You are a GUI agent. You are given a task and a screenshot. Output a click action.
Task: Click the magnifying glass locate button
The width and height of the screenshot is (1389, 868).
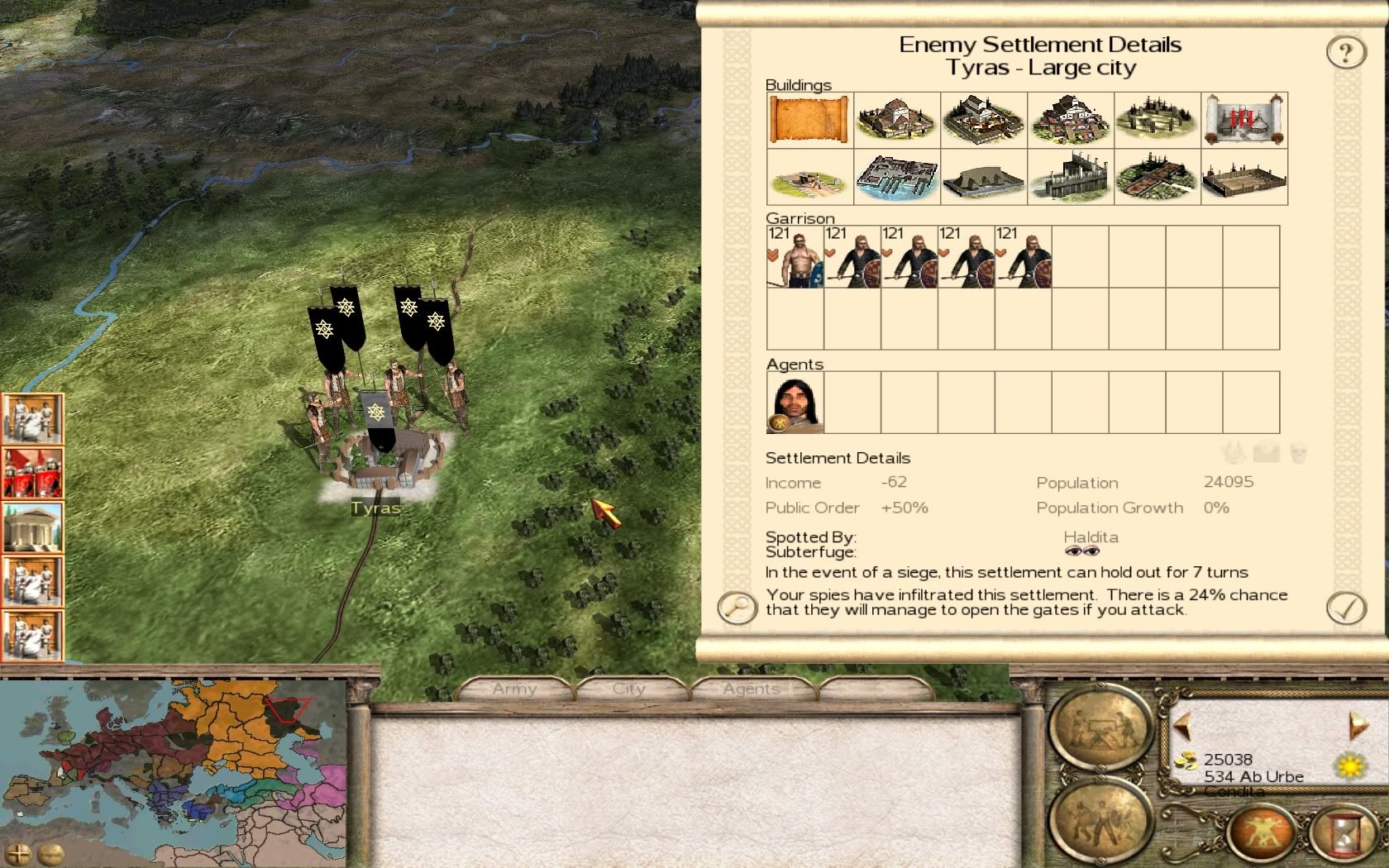736,608
